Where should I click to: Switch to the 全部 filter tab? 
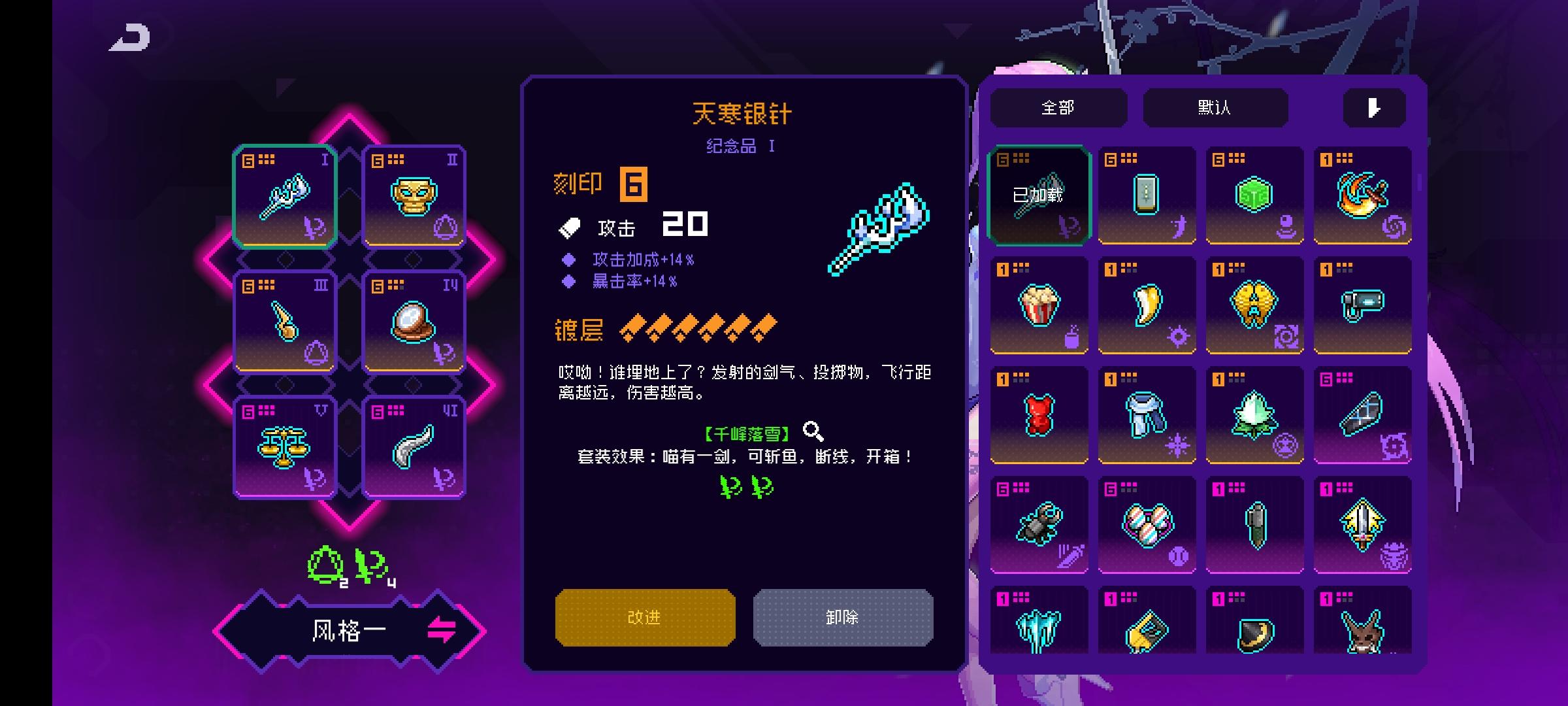(x=1056, y=108)
